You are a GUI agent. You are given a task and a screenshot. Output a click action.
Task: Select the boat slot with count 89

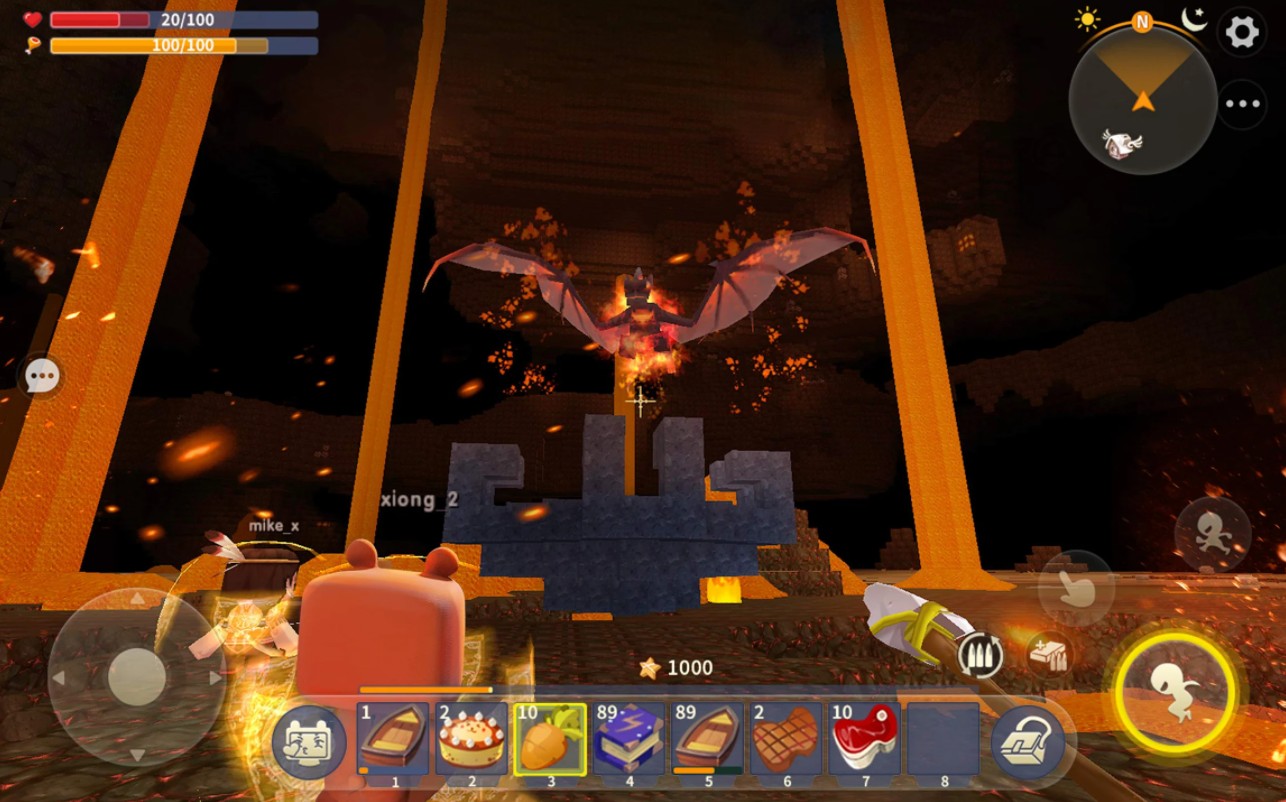pos(708,739)
